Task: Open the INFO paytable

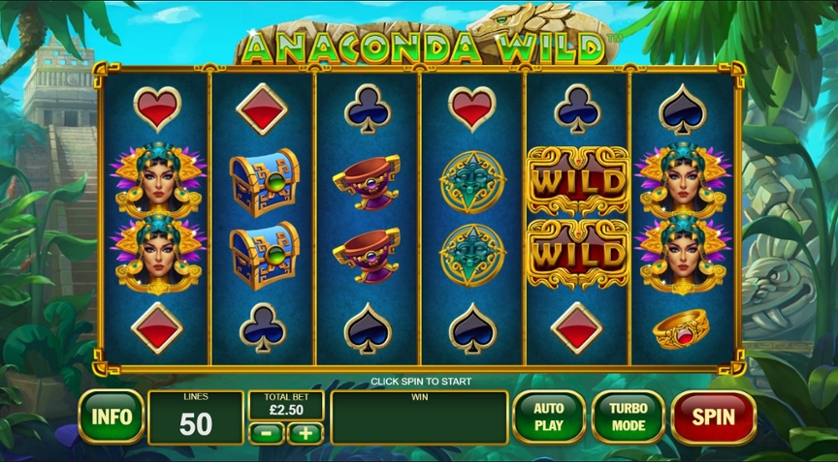Action: [111, 416]
